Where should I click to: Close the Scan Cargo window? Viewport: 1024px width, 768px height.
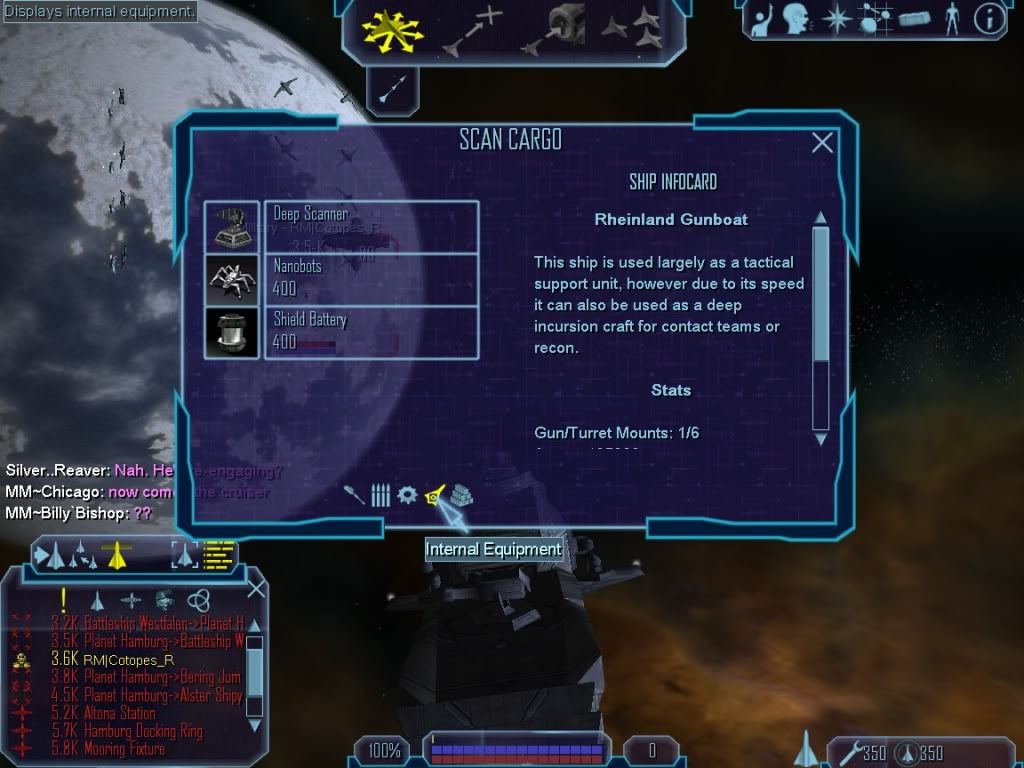tap(822, 143)
